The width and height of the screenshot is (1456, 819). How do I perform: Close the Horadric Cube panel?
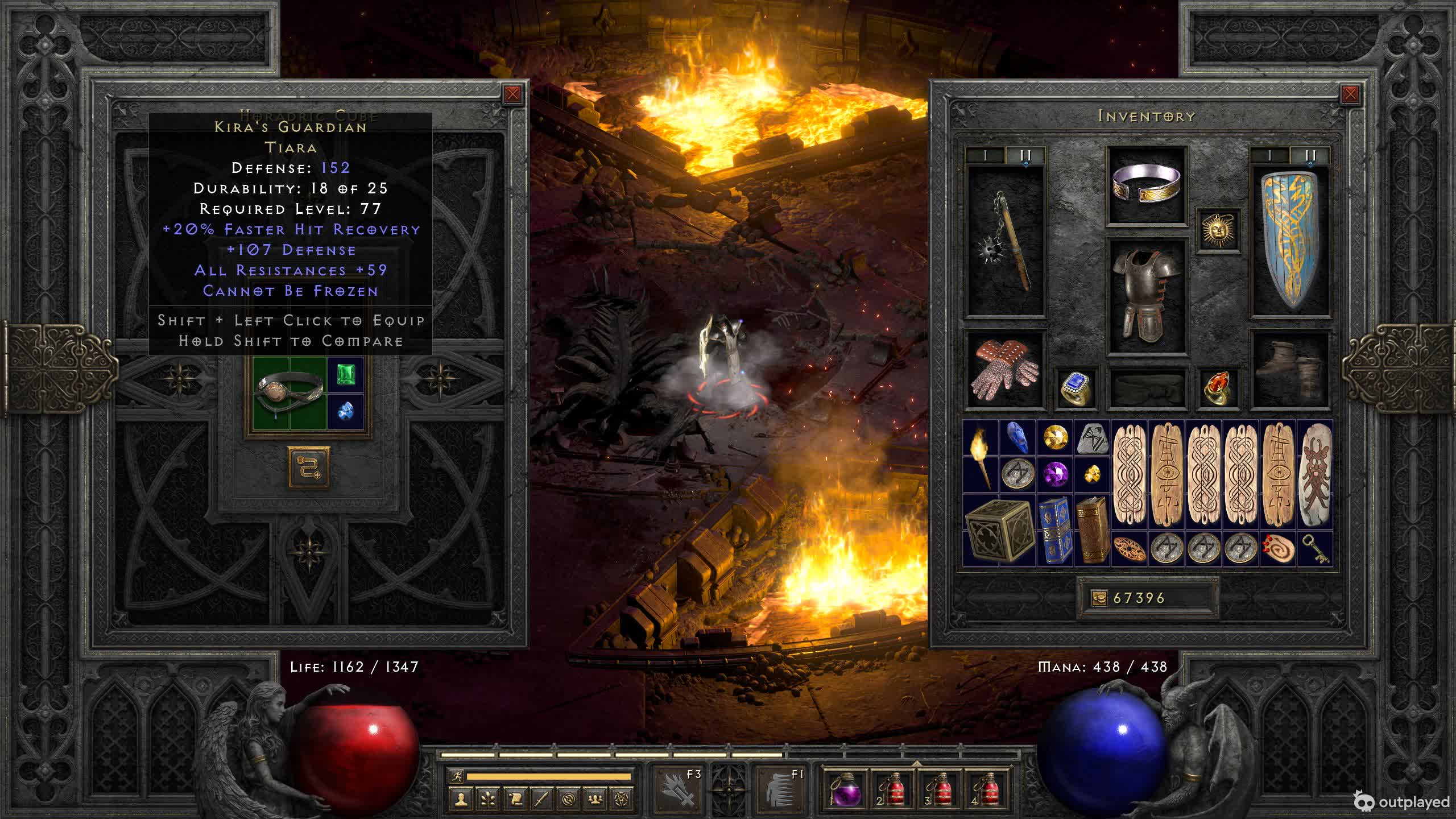pyautogui.click(x=512, y=94)
